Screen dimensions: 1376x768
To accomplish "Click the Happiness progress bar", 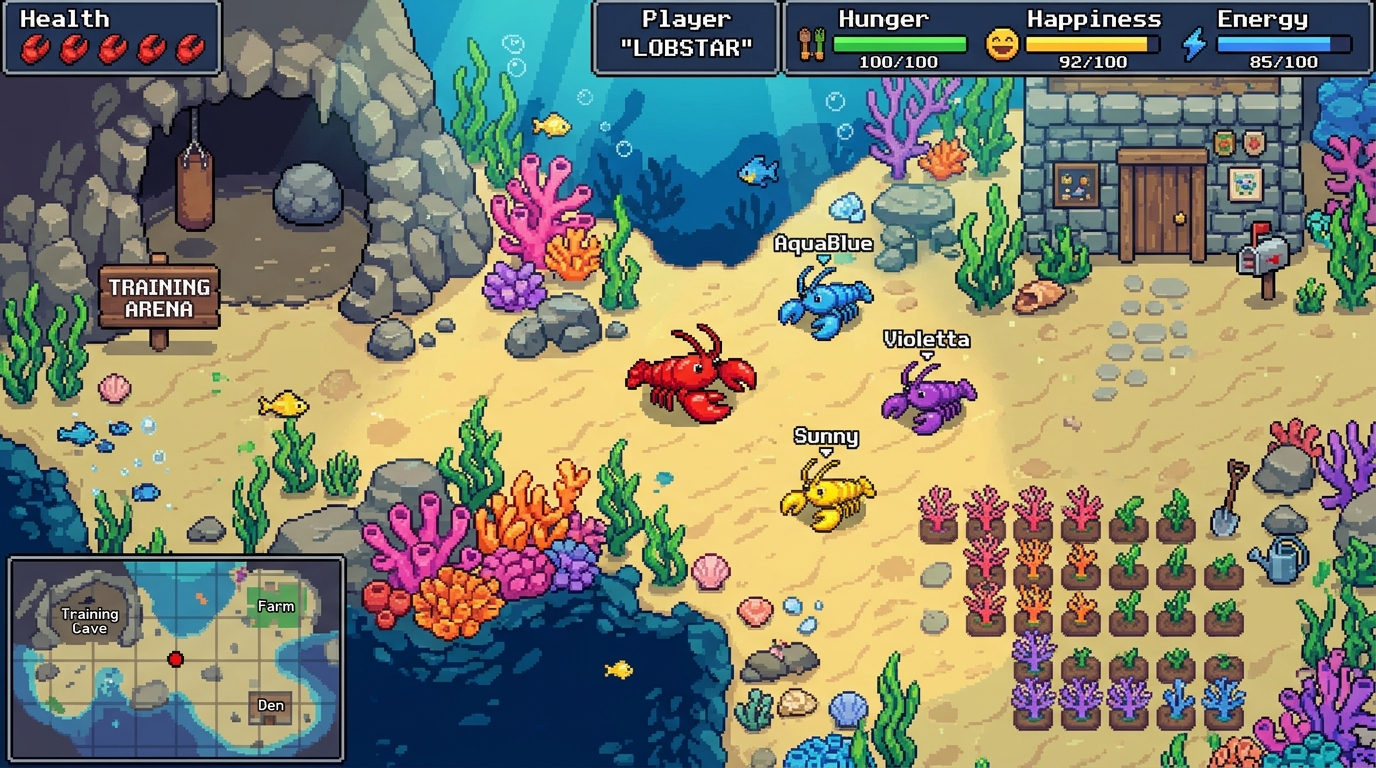I will tap(1094, 44).
